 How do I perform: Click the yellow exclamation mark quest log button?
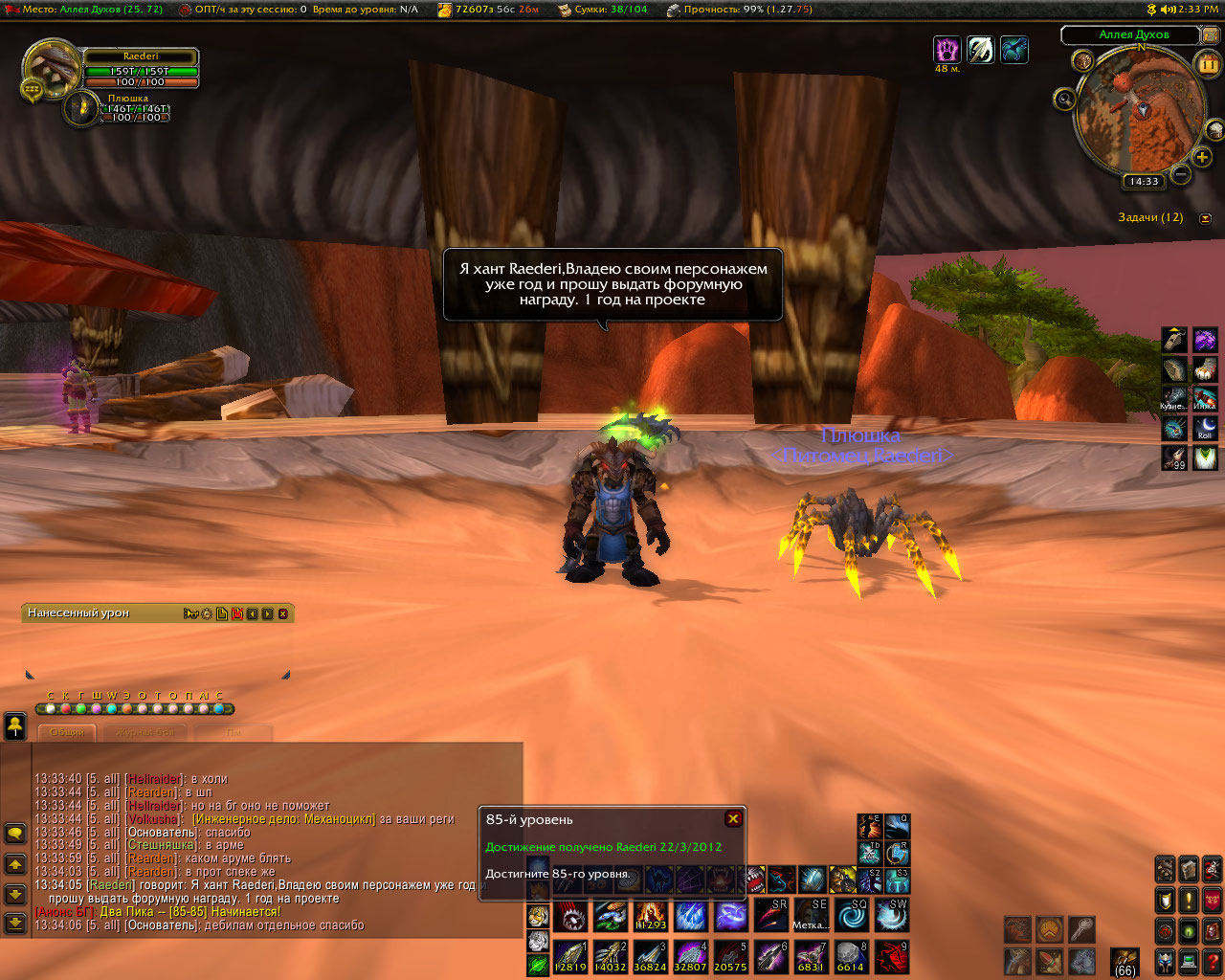1189,901
